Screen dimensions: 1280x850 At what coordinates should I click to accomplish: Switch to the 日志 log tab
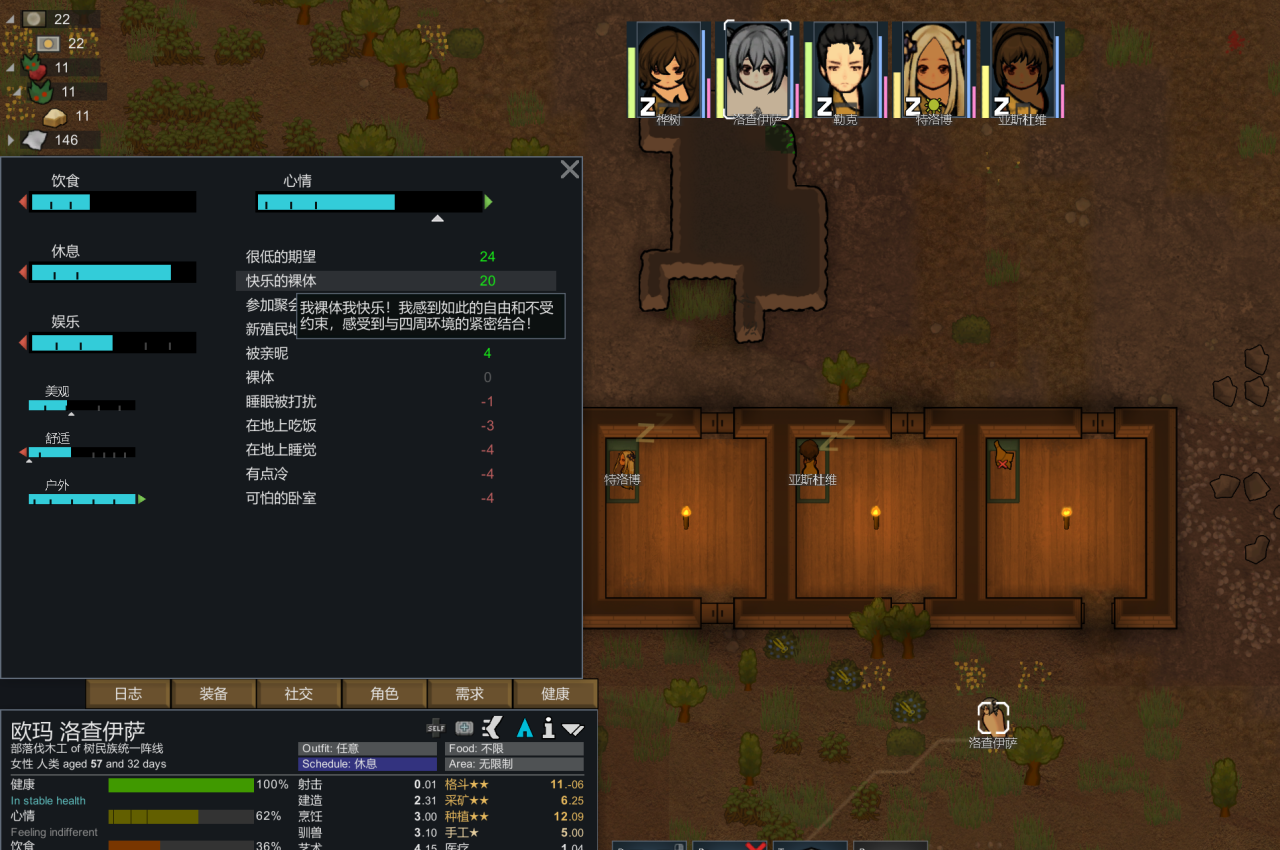[x=128, y=694]
